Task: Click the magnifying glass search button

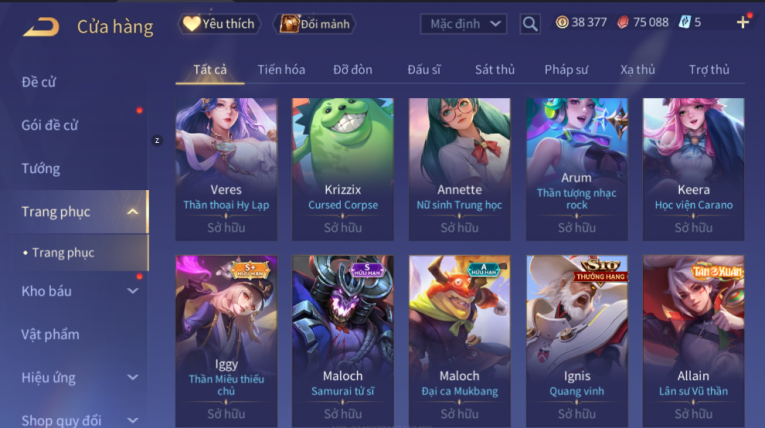Action: pos(530,23)
